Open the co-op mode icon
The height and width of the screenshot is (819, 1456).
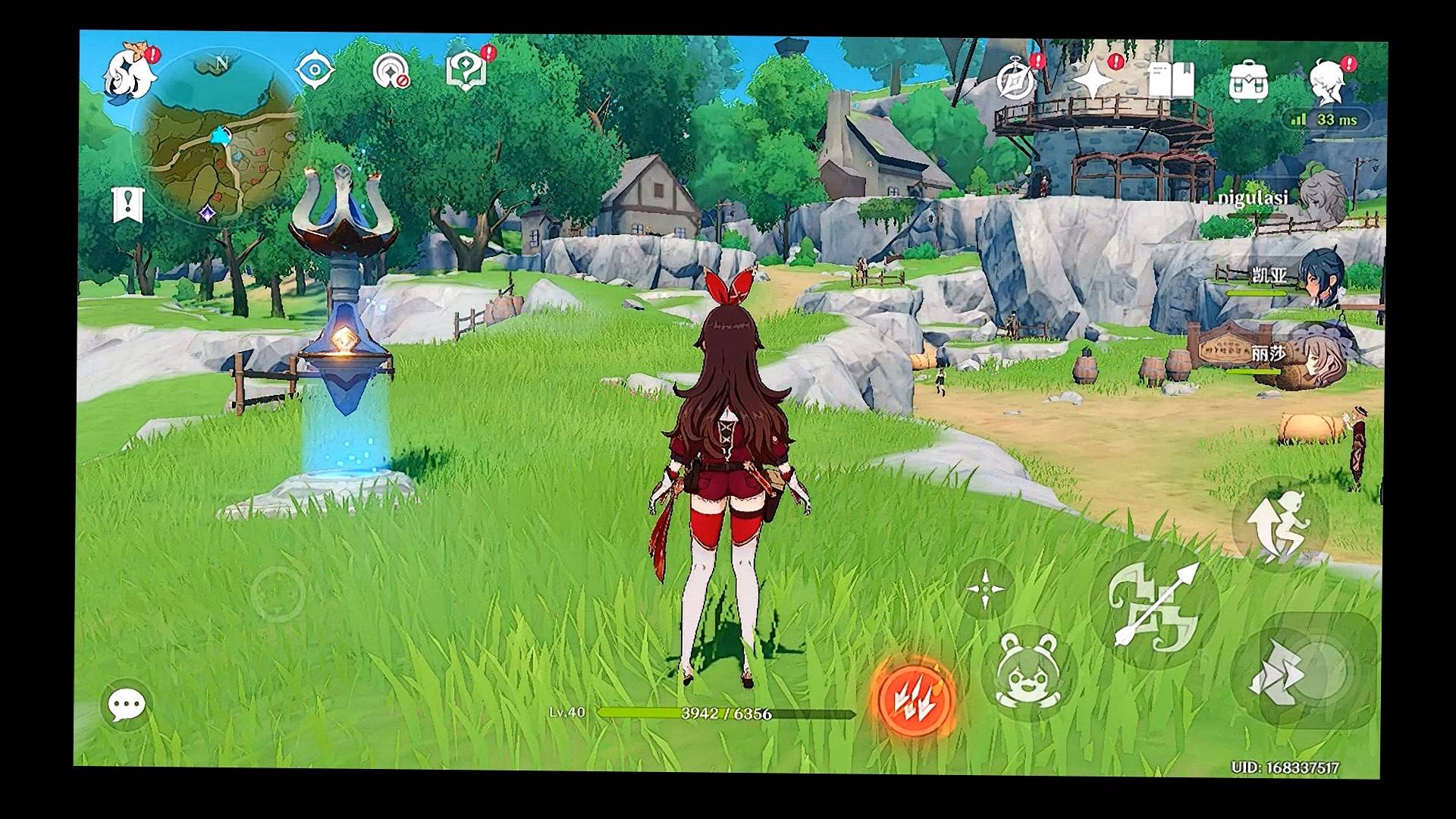pyautogui.click(x=391, y=72)
